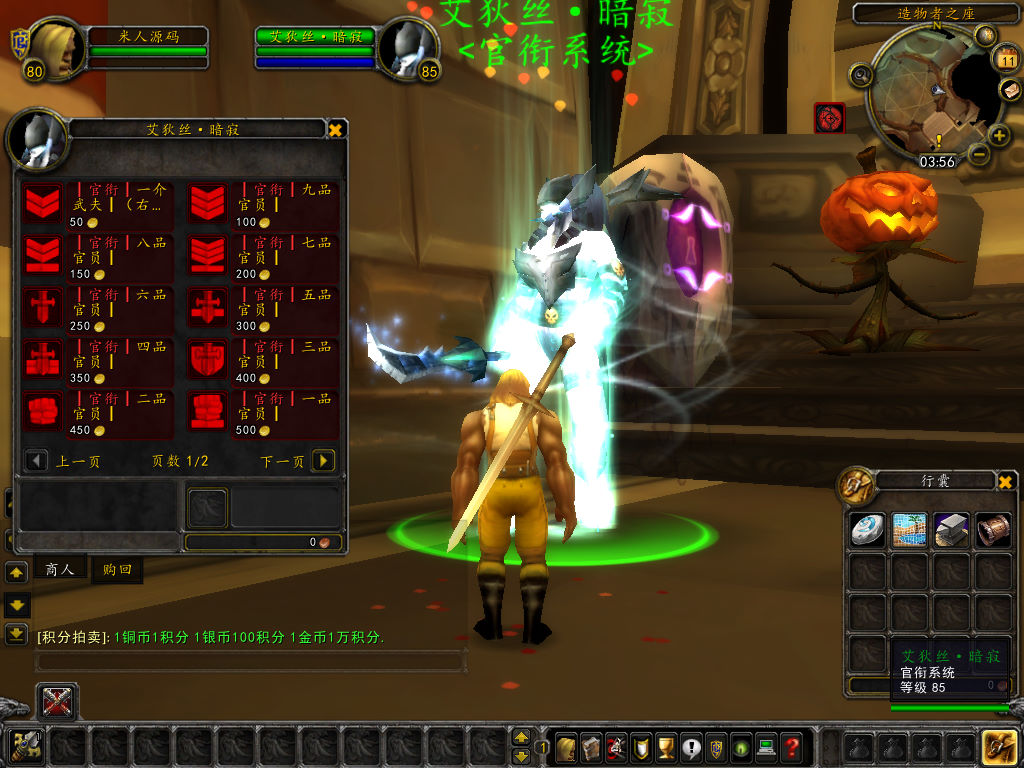This screenshot has height=768, width=1024.
Task: Choose the 六品官员 rank item for 250
Action: coord(43,307)
